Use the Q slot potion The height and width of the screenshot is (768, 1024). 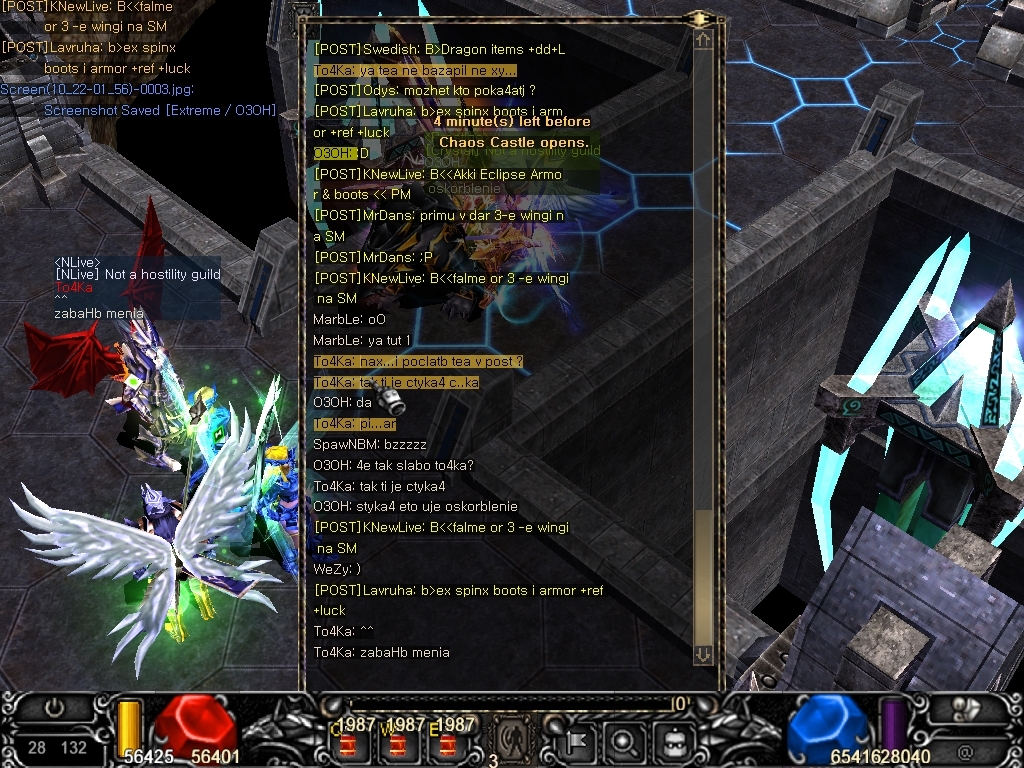349,744
